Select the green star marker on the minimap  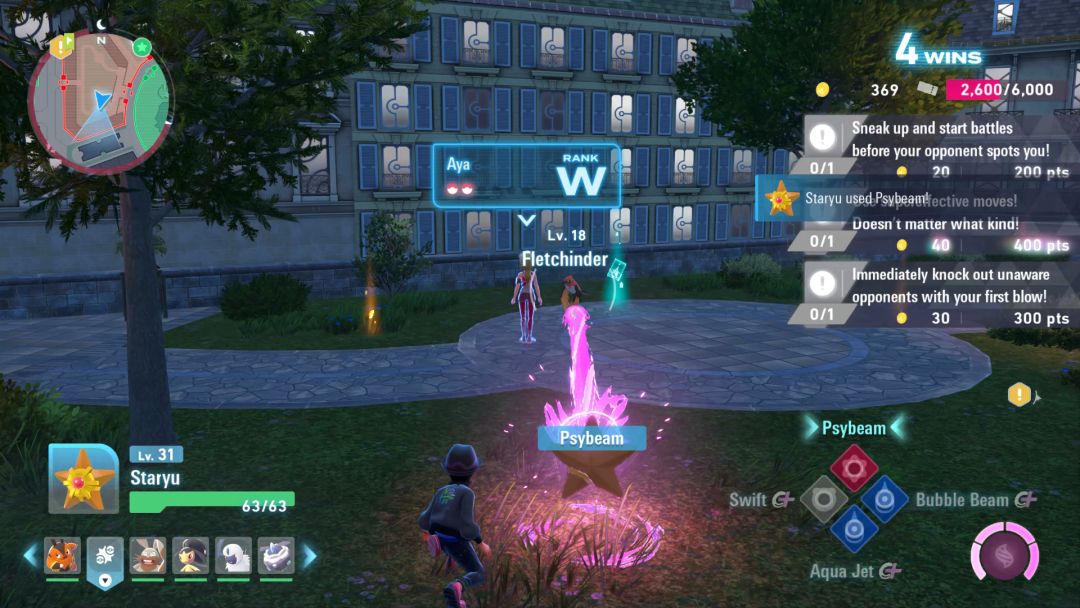click(x=141, y=46)
